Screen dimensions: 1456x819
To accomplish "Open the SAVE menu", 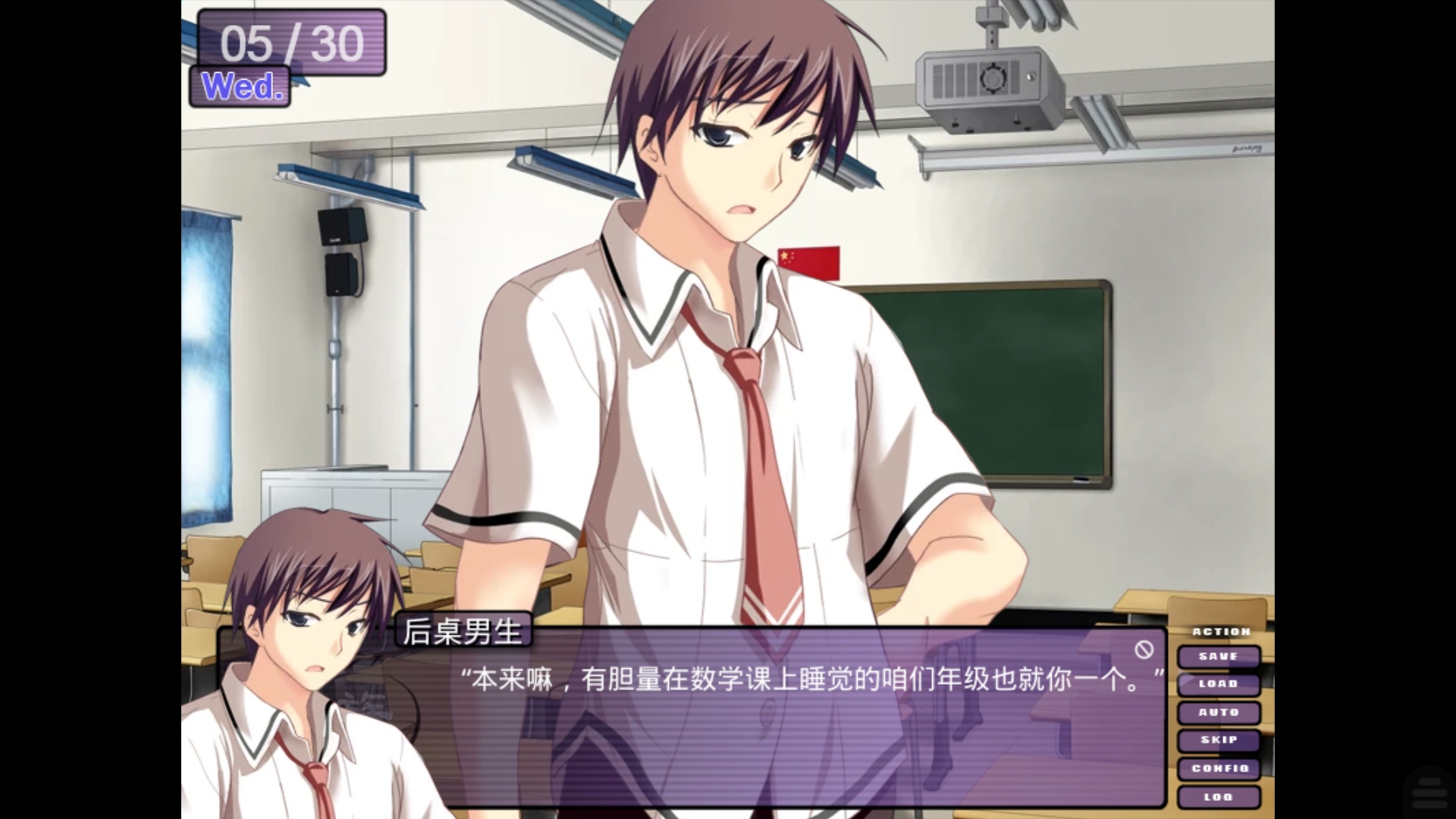I will coord(1219,656).
